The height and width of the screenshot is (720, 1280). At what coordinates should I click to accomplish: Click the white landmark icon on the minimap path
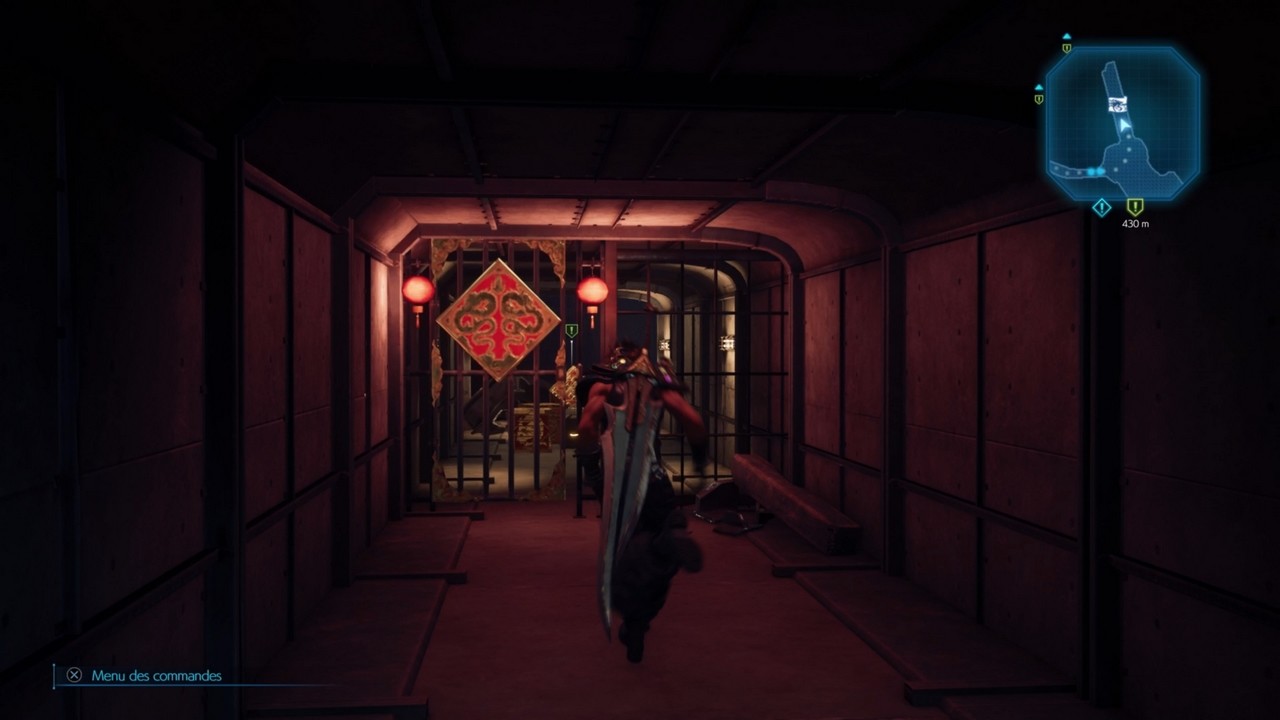pyautogui.click(x=1118, y=104)
